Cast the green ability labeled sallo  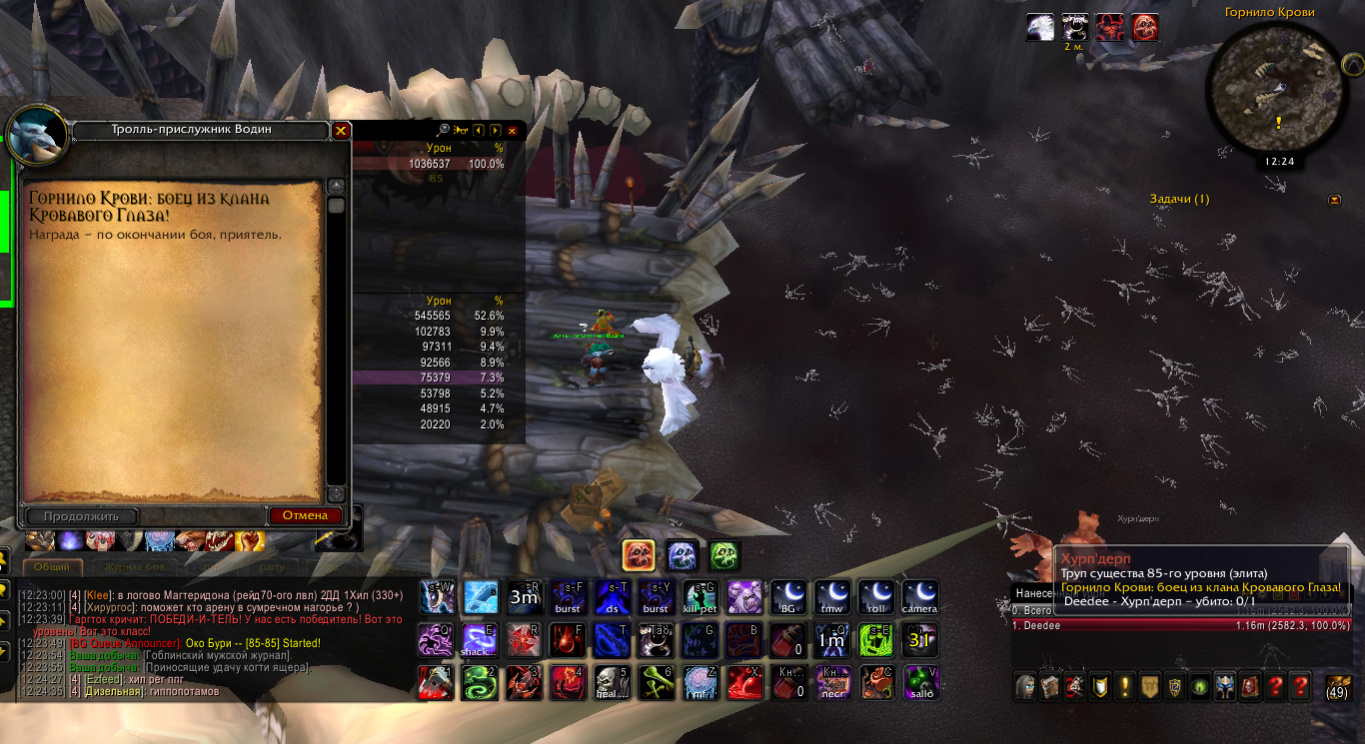tap(920, 682)
